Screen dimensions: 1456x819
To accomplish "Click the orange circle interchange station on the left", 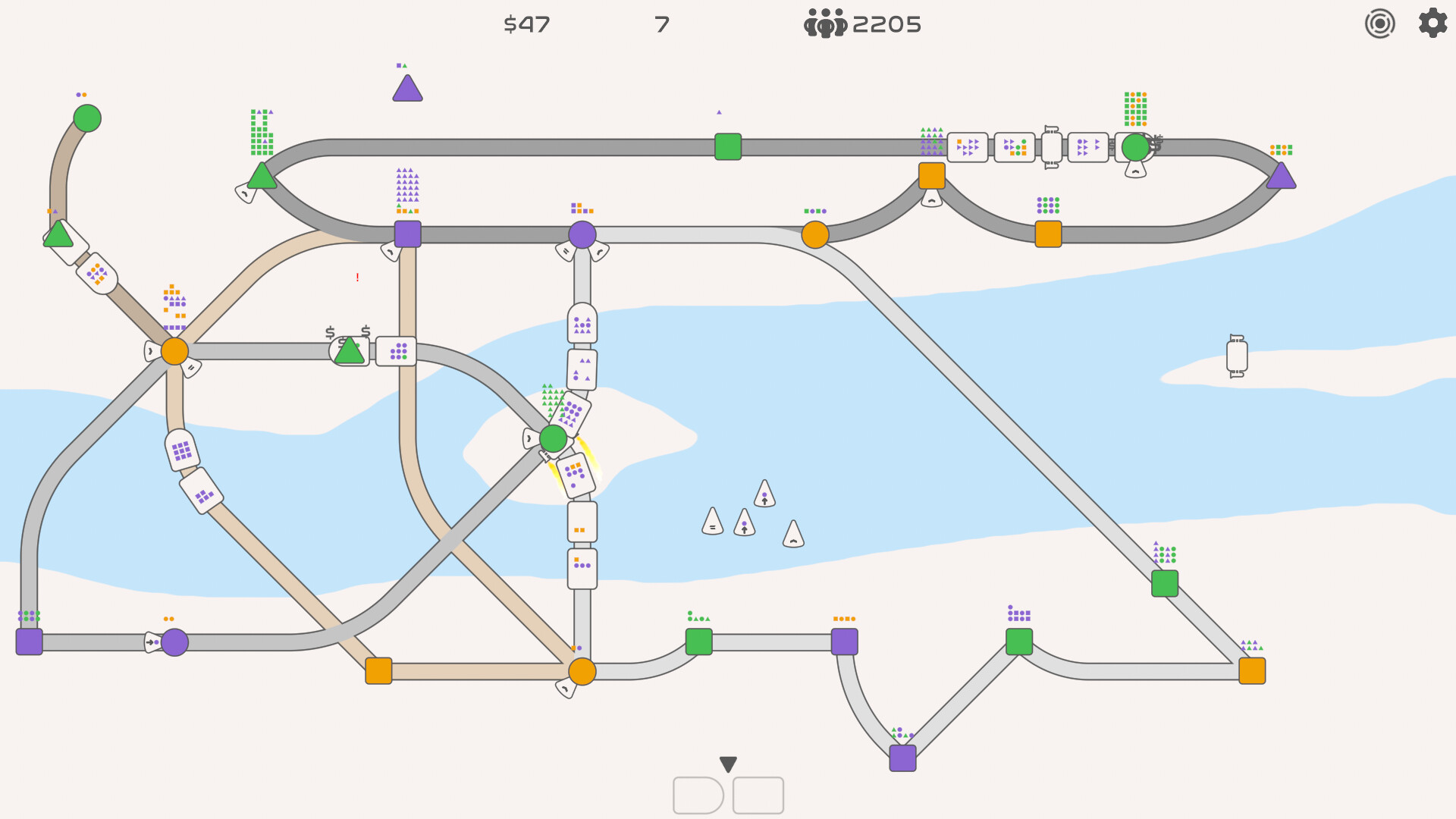I will [173, 351].
